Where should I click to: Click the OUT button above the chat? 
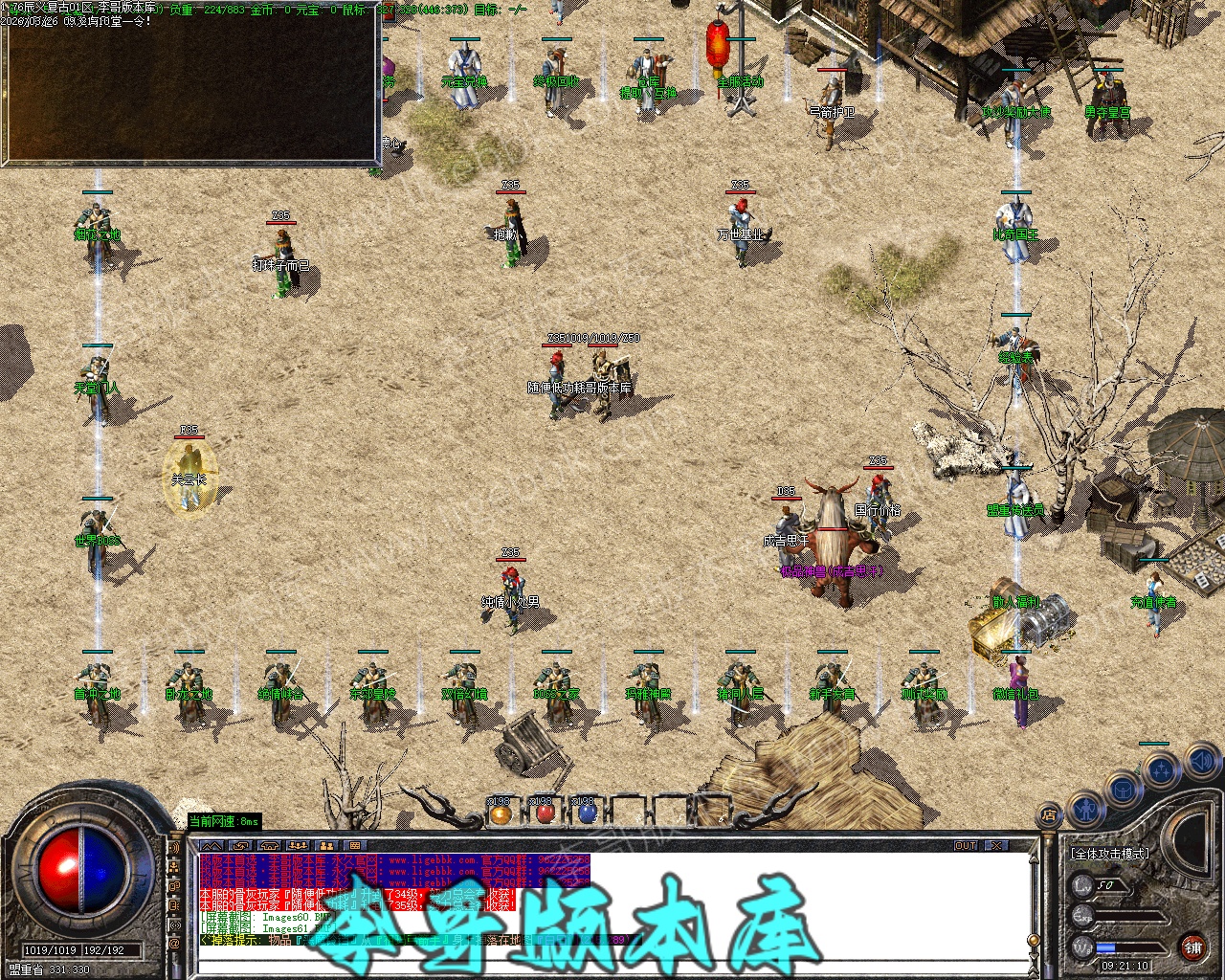coord(966,846)
